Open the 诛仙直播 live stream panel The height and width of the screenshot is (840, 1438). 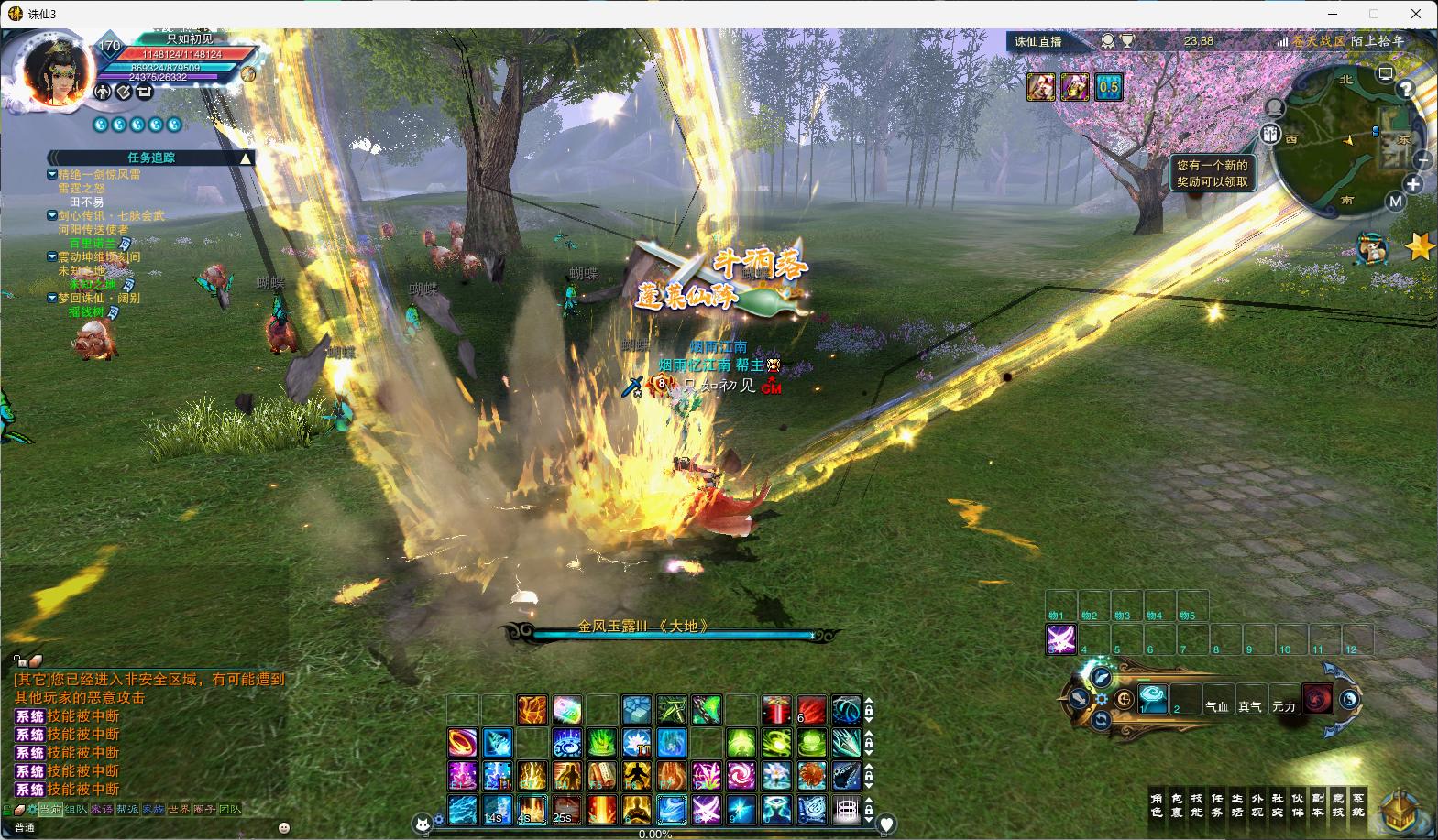[1037, 41]
